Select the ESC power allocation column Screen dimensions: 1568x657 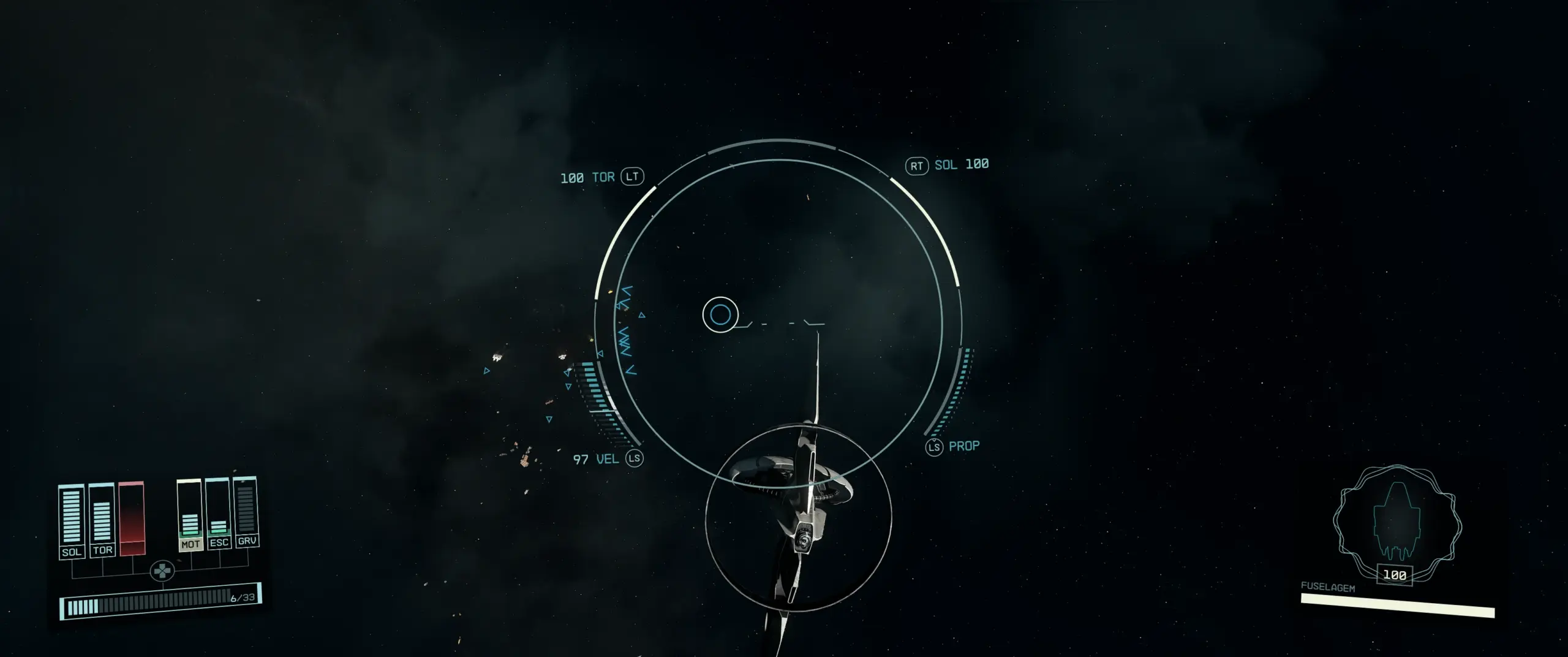(218, 513)
